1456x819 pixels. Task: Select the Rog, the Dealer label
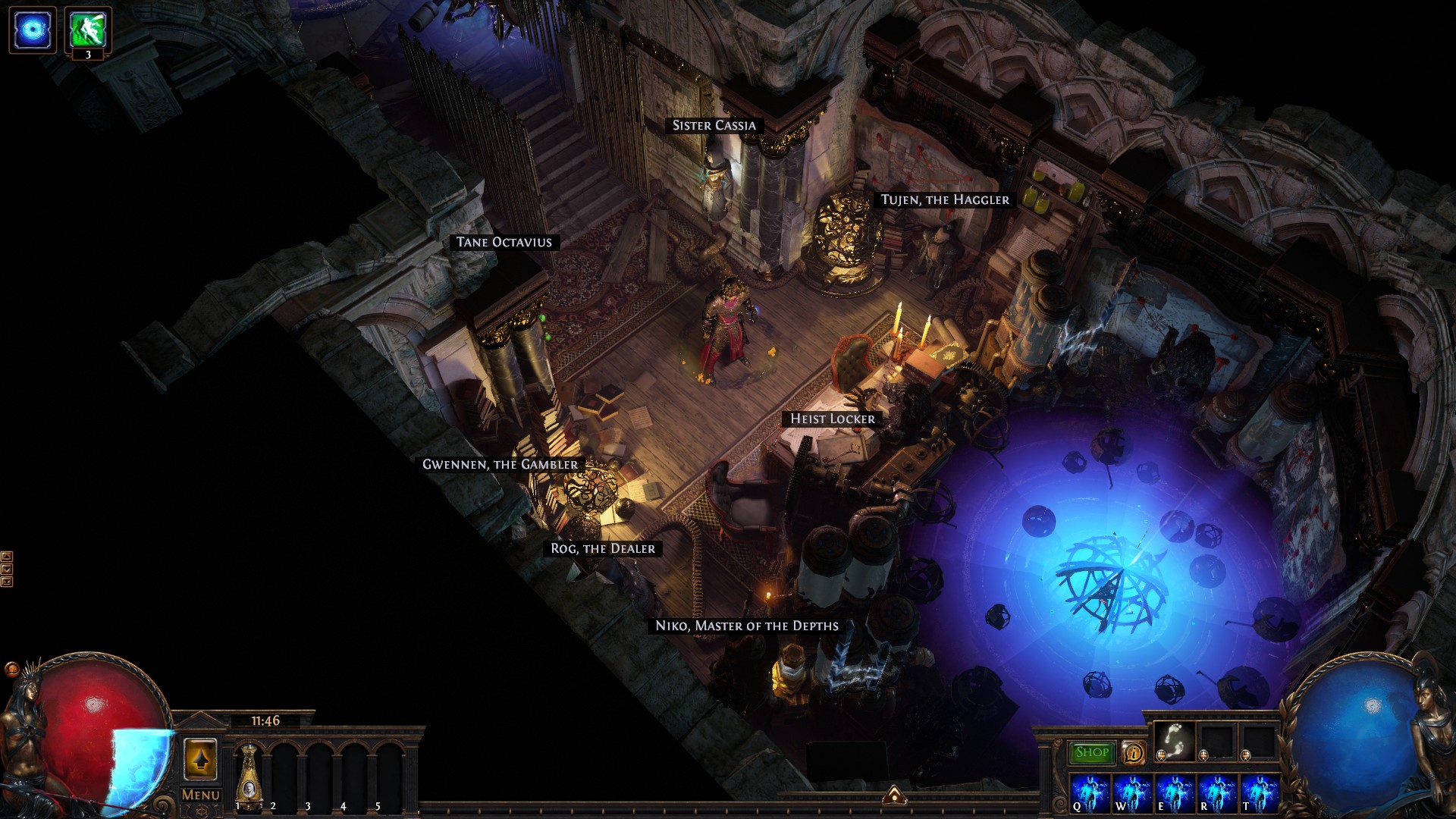coord(603,548)
